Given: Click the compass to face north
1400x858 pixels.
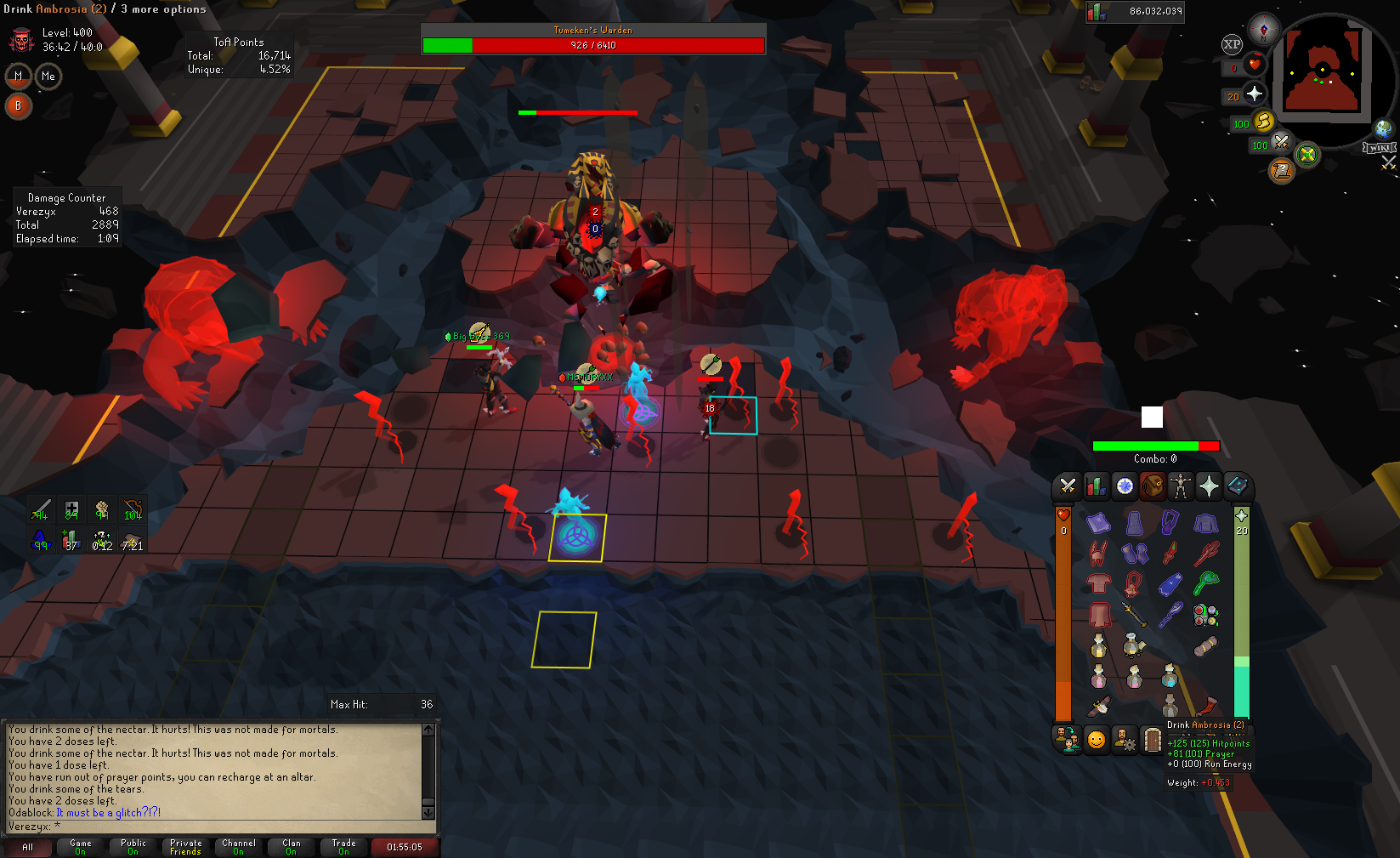Looking at the screenshot, I should click(x=1264, y=28).
